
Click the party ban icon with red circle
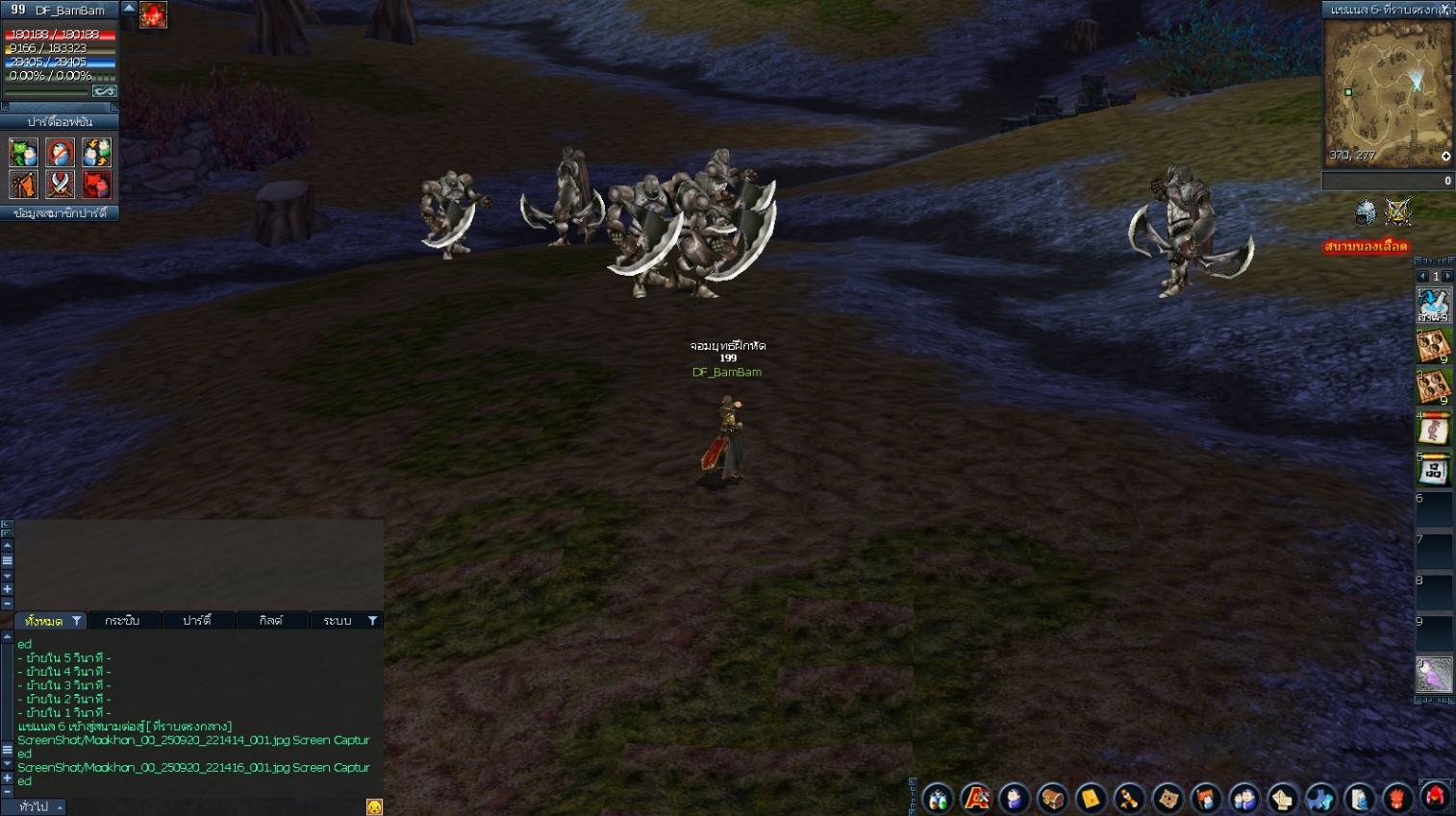(60, 152)
